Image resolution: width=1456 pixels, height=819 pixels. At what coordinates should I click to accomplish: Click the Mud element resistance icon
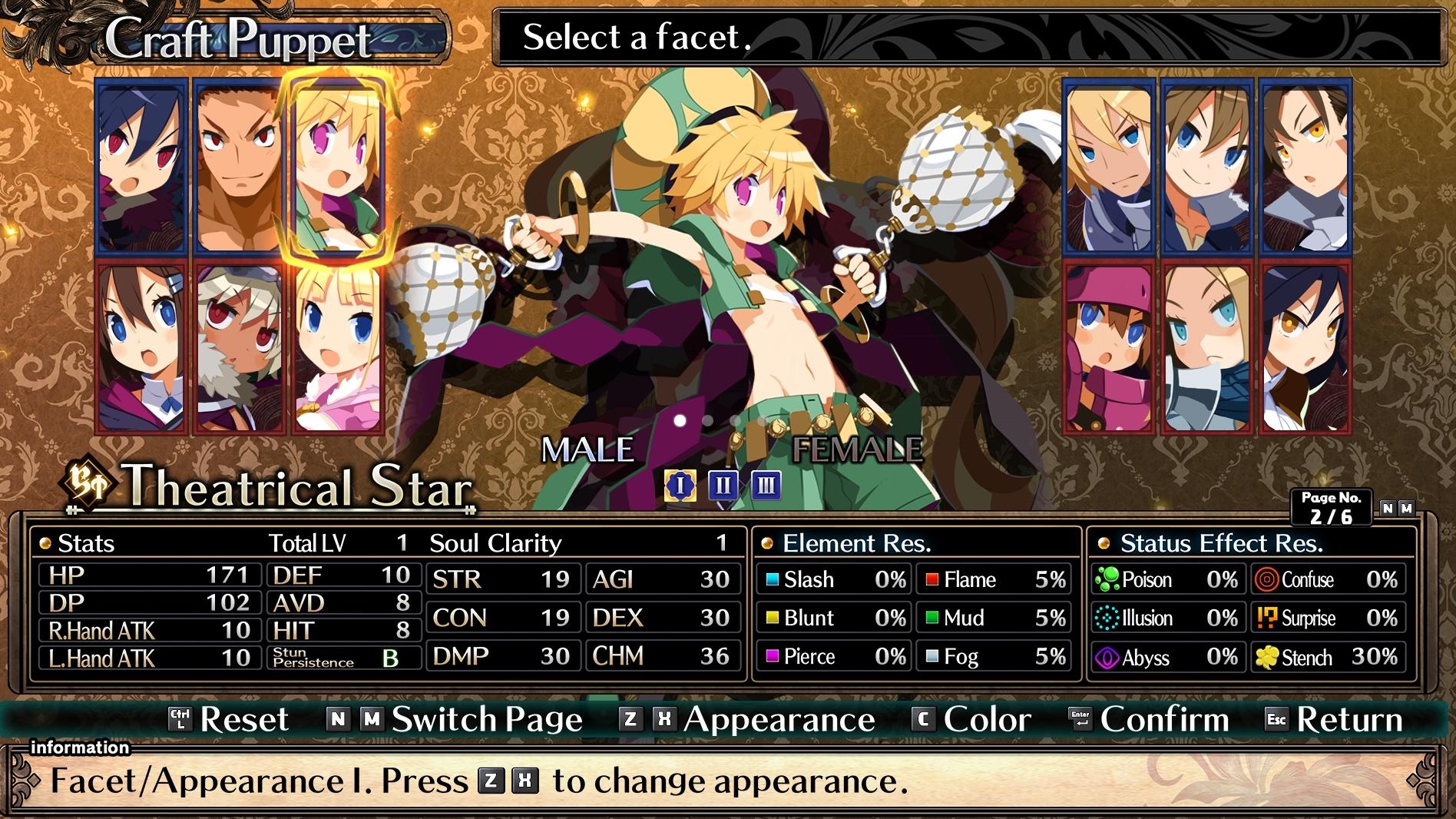933,618
